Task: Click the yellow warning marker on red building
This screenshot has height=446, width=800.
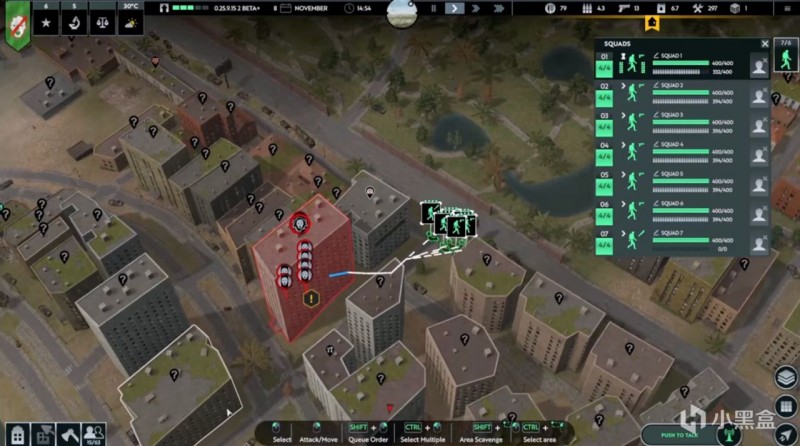Action: 312,297
